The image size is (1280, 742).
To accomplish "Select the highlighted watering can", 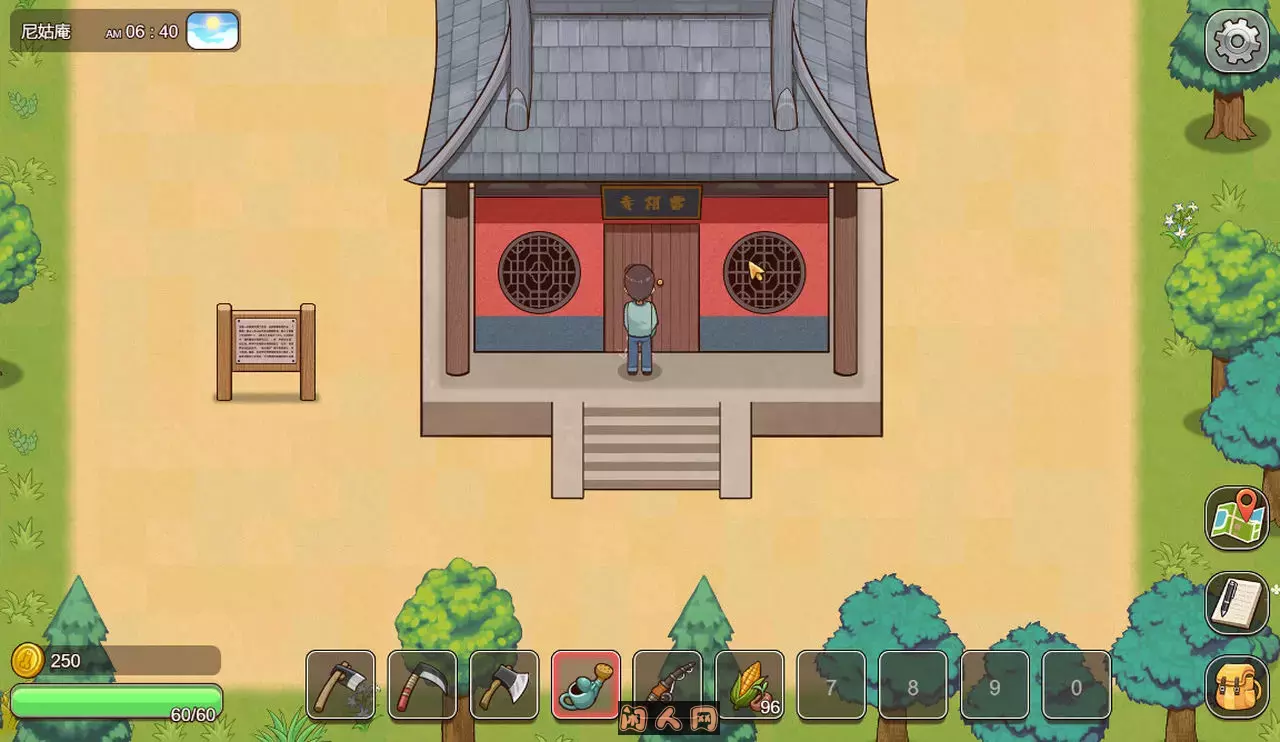I will (x=586, y=686).
